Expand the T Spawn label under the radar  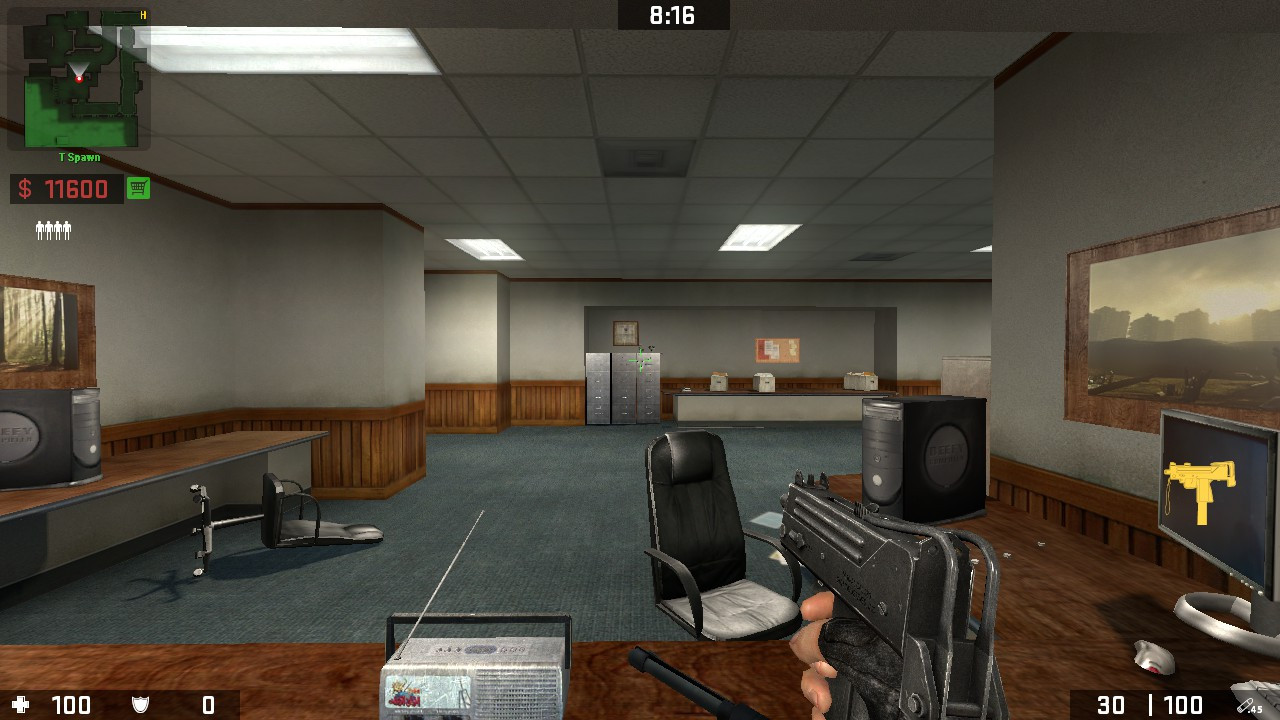(x=80, y=157)
